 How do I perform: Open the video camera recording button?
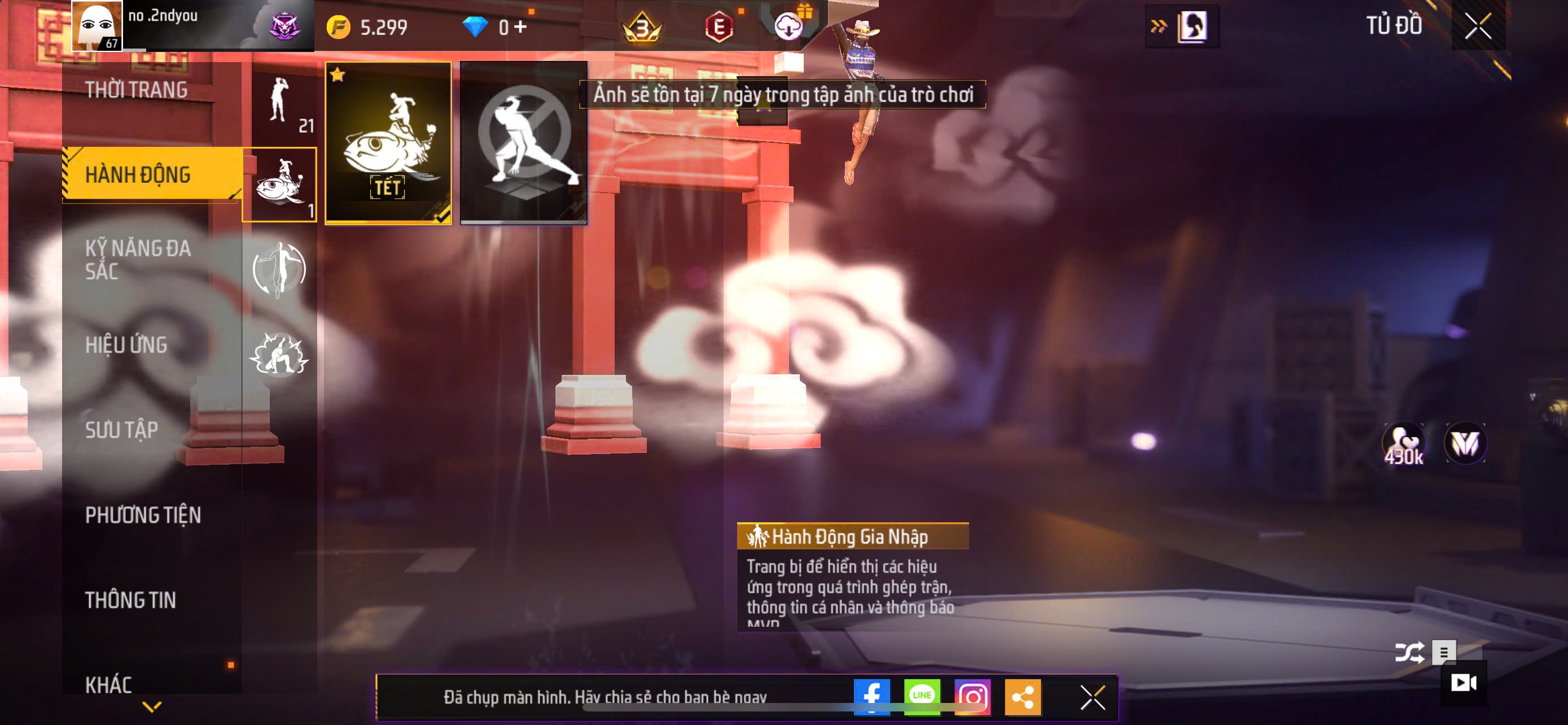pyautogui.click(x=1464, y=683)
